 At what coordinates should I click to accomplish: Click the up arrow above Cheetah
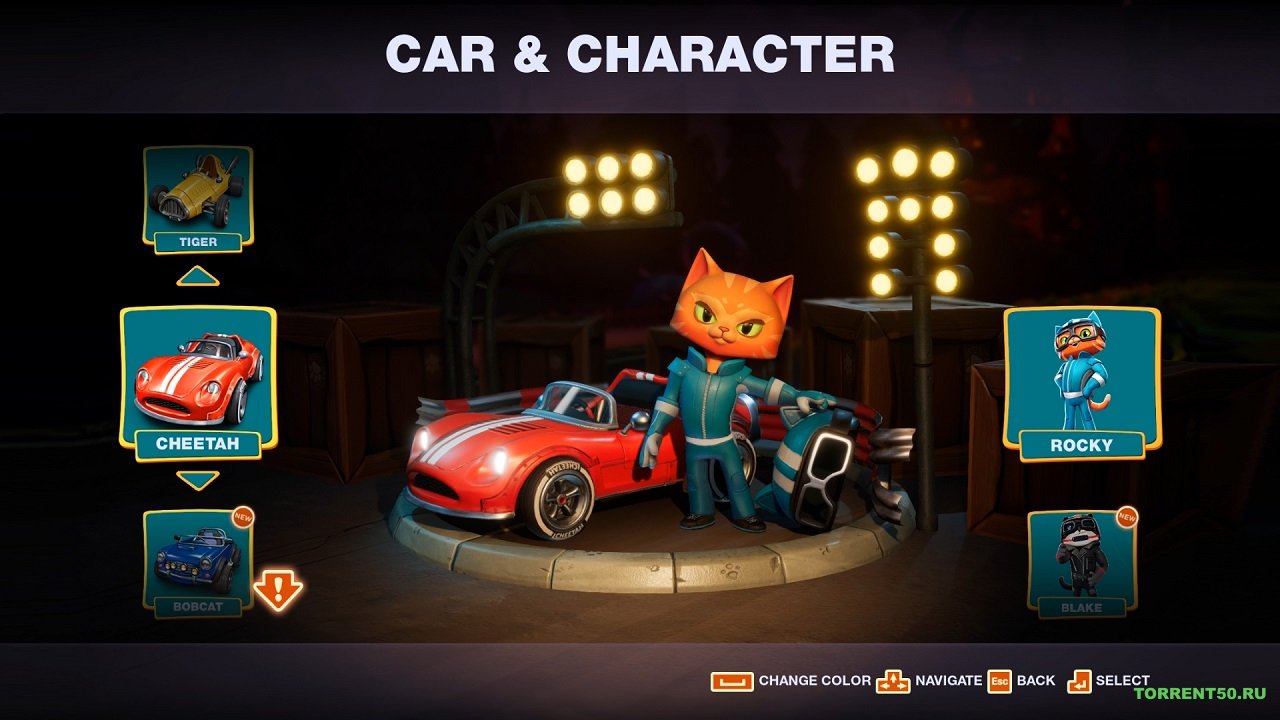click(x=198, y=276)
